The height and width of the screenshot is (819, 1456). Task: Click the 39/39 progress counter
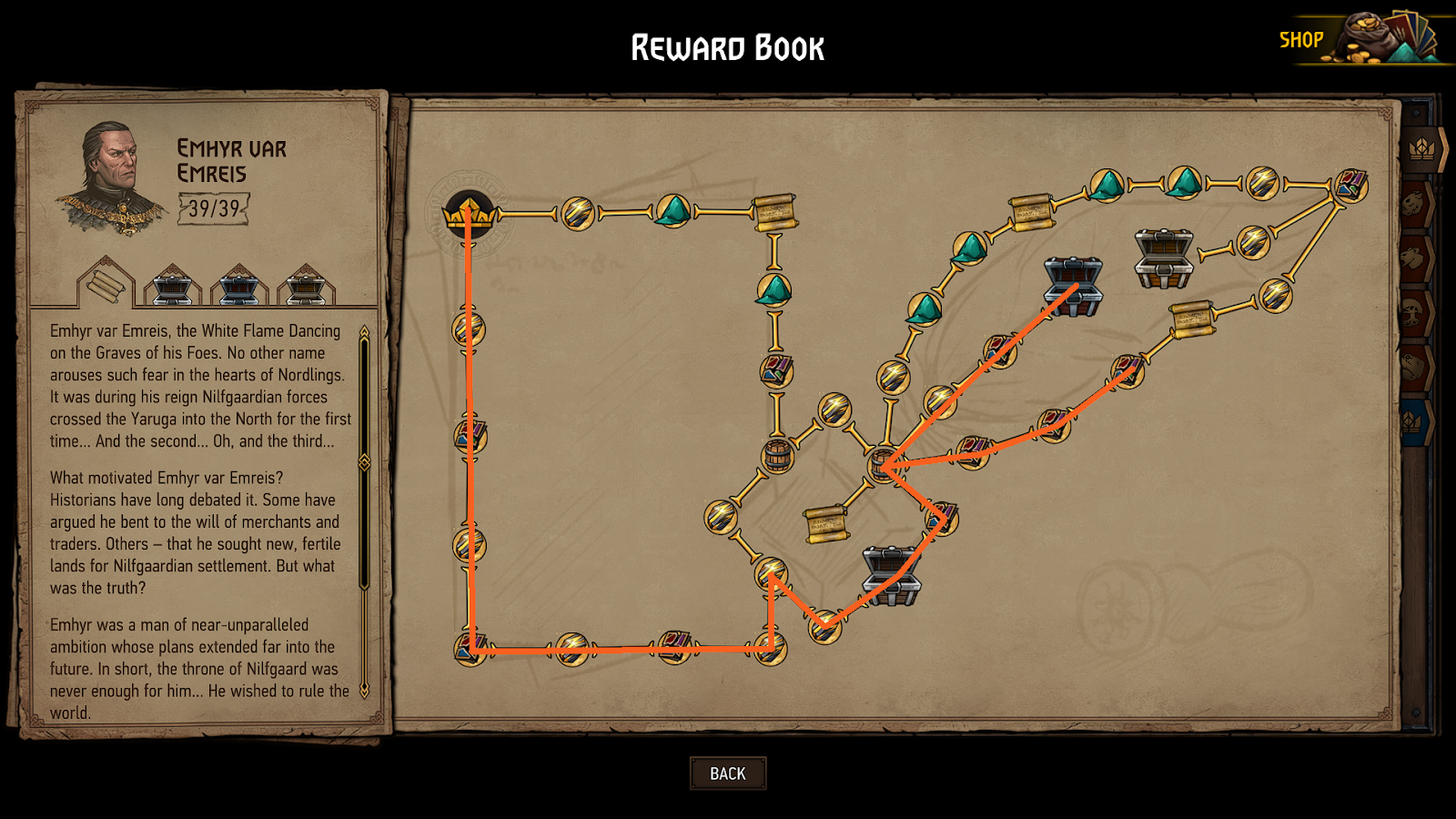pos(212,208)
